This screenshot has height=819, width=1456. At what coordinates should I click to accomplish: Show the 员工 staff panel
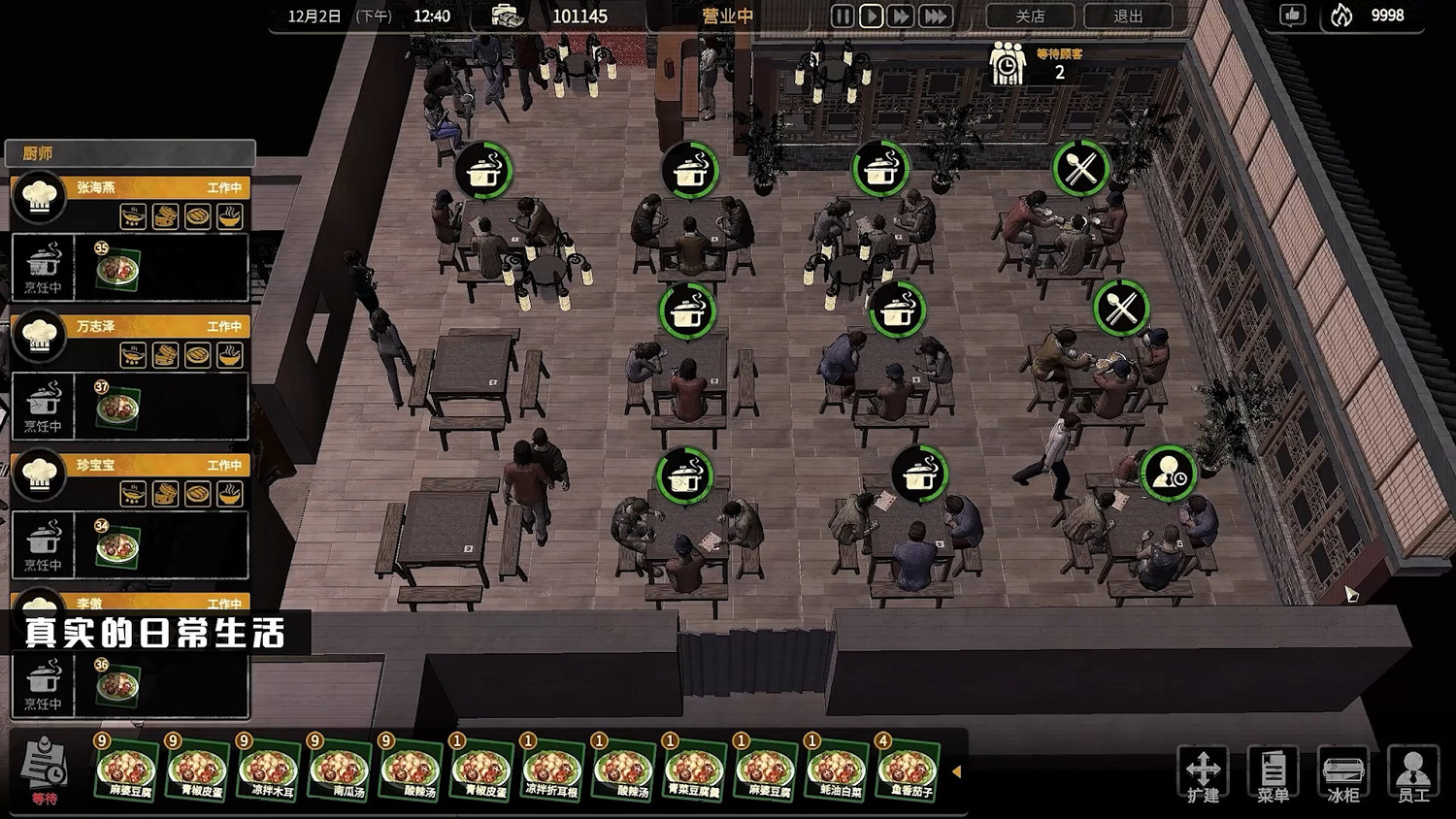click(1413, 774)
